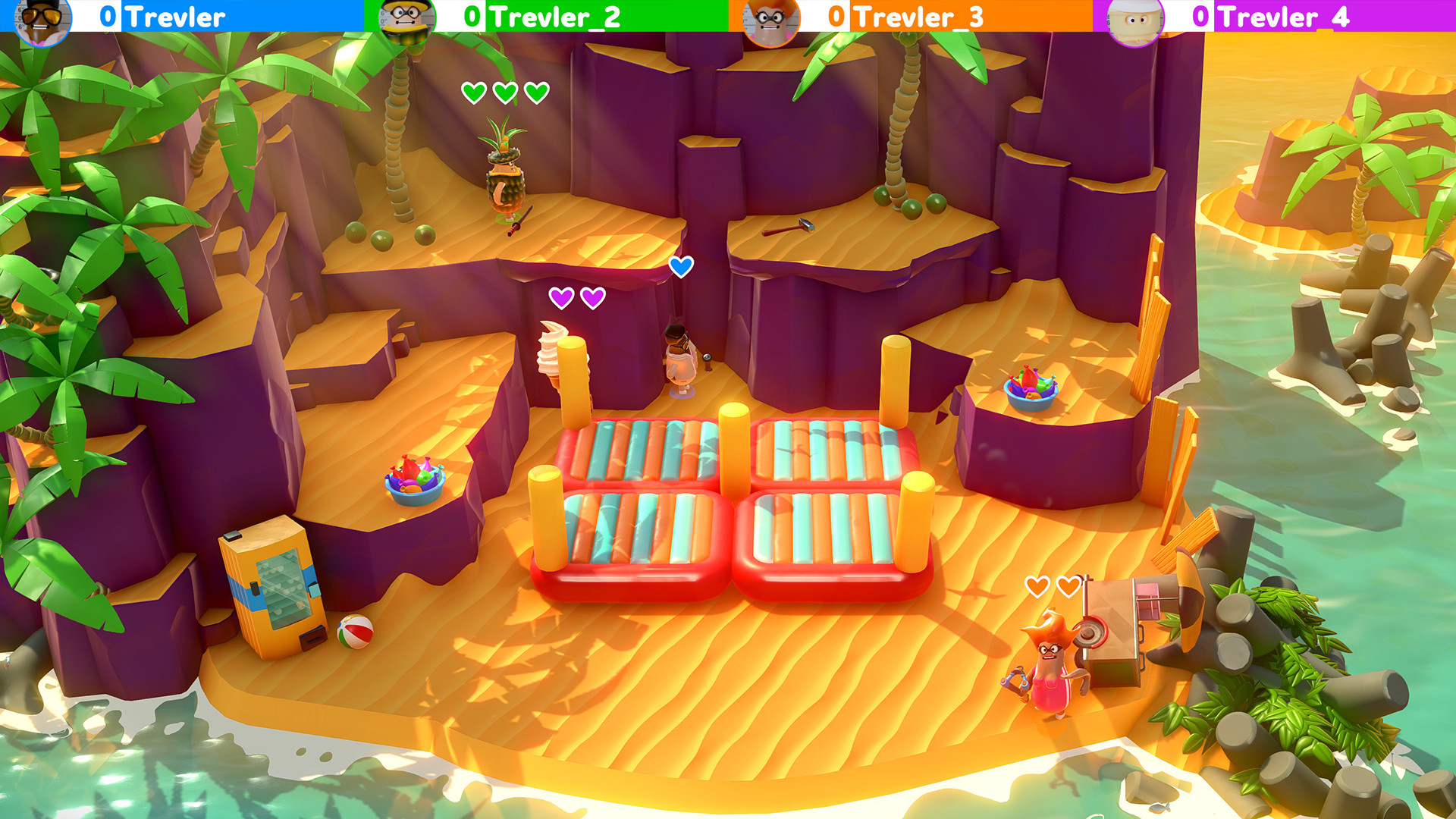Screen dimensions: 1456x819
Task: Click a green heart above the pineapple character
Action: 473,93
